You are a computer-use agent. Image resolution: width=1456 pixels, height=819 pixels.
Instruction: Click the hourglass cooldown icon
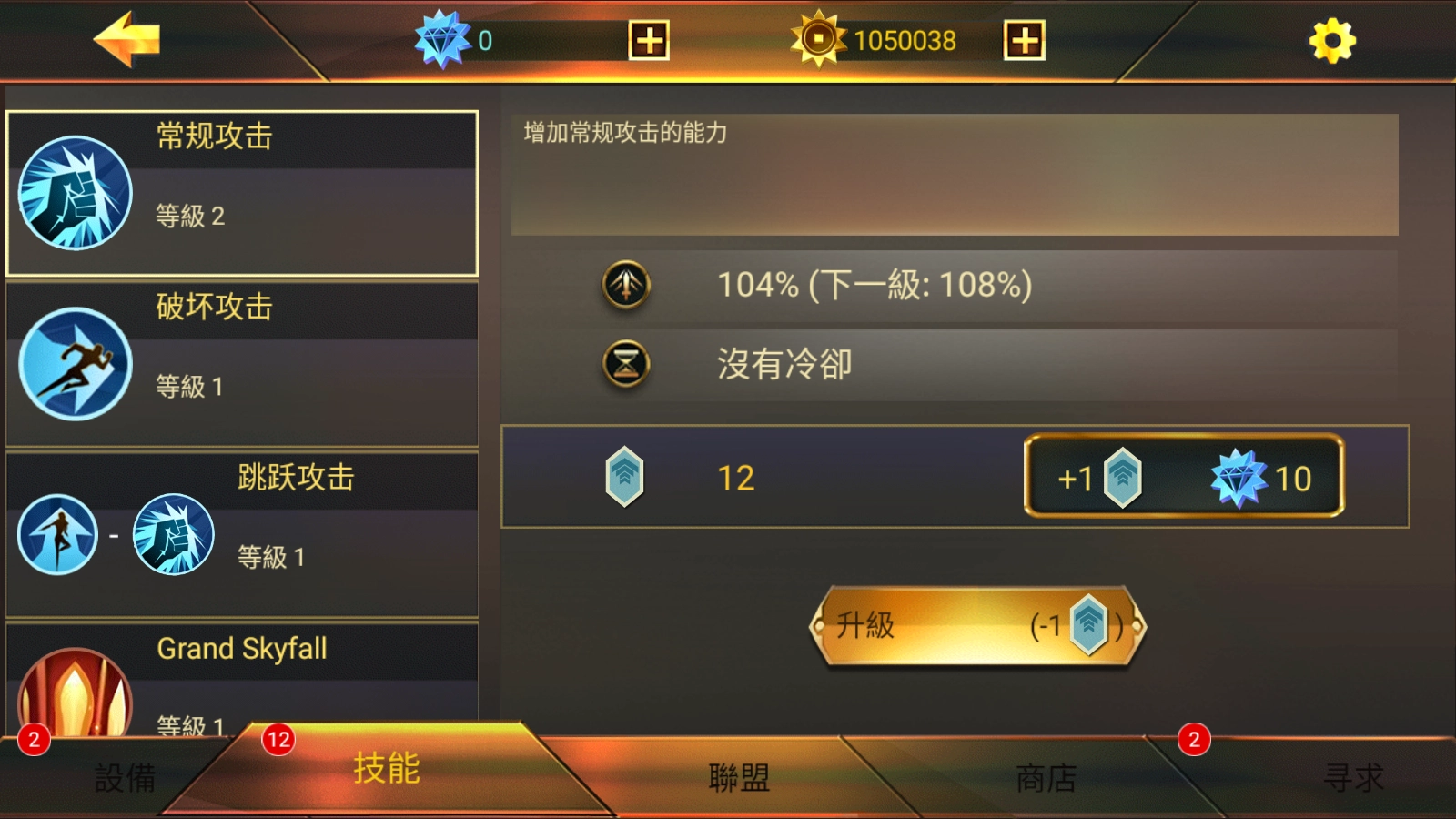click(x=624, y=362)
